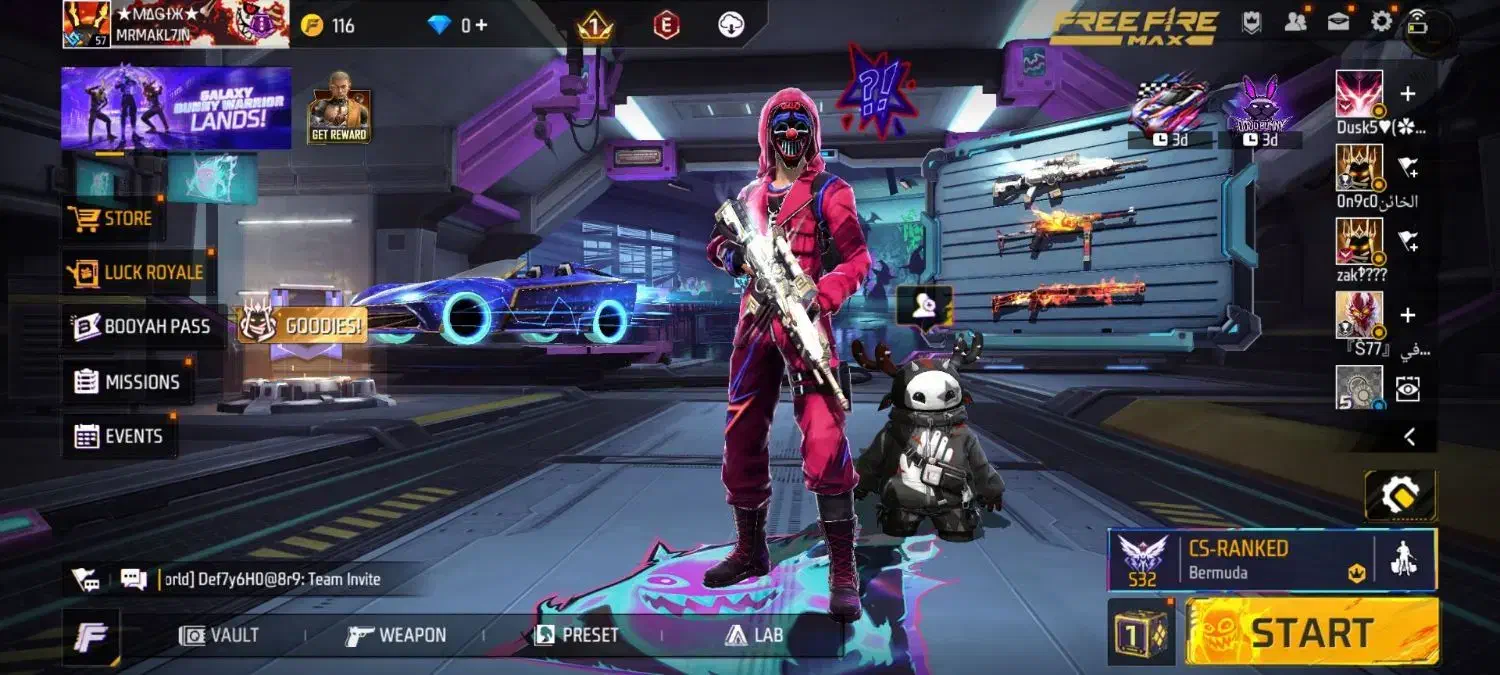The height and width of the screenshot is (675, 1500).
Task: Open the Events page
Action: 119,436
